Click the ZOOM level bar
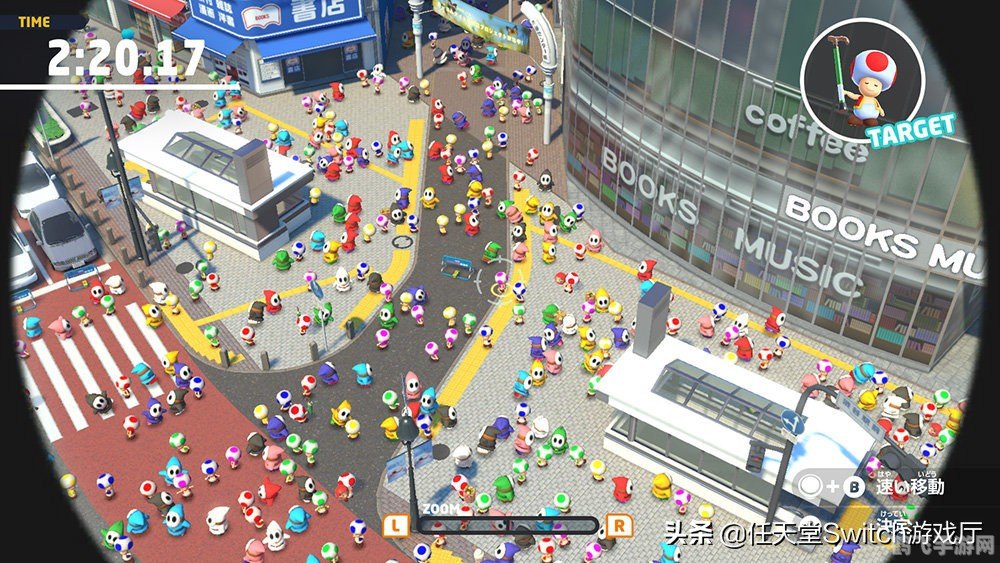 507,525
